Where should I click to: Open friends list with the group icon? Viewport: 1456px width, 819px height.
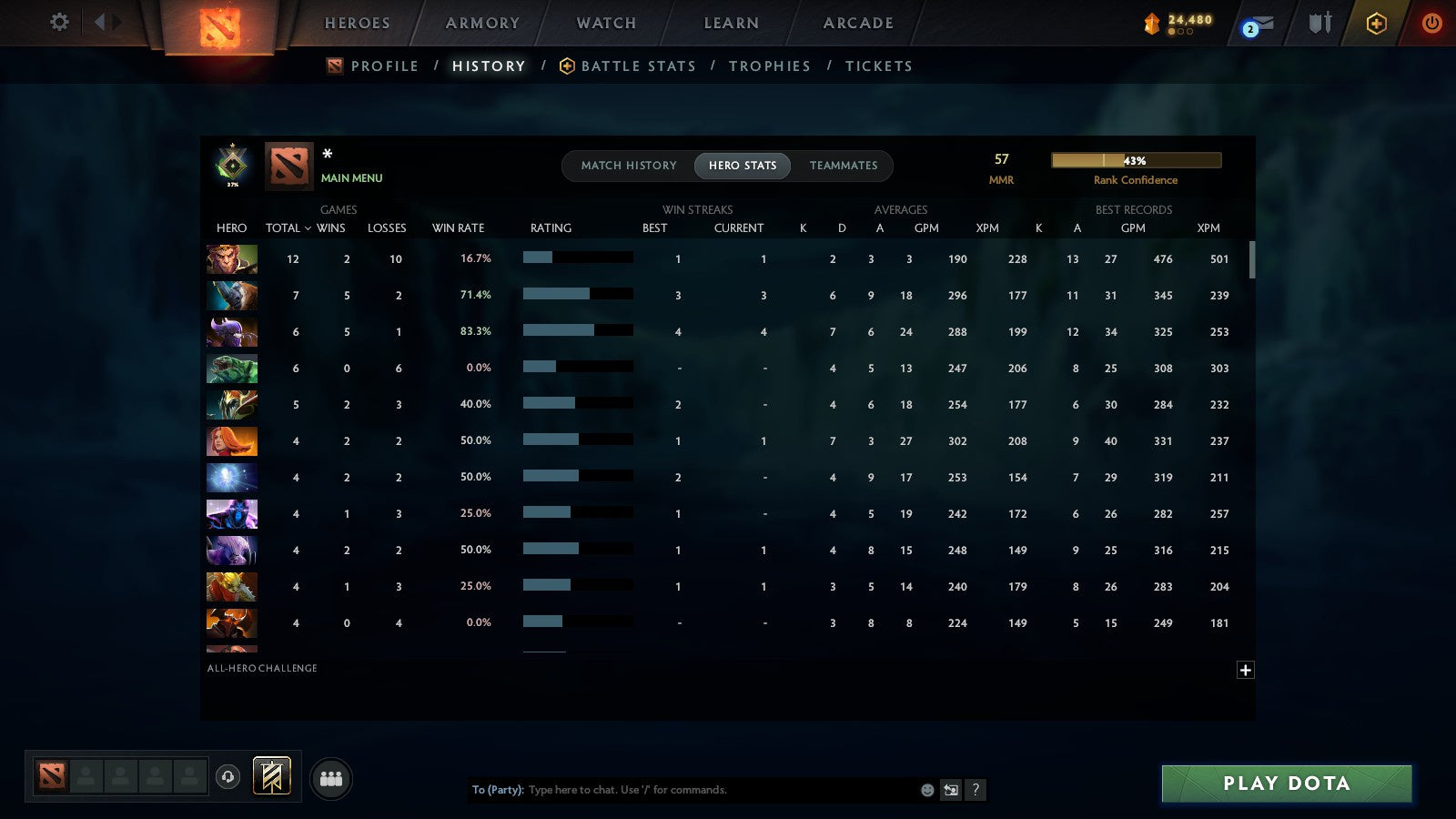pos(331,777)
